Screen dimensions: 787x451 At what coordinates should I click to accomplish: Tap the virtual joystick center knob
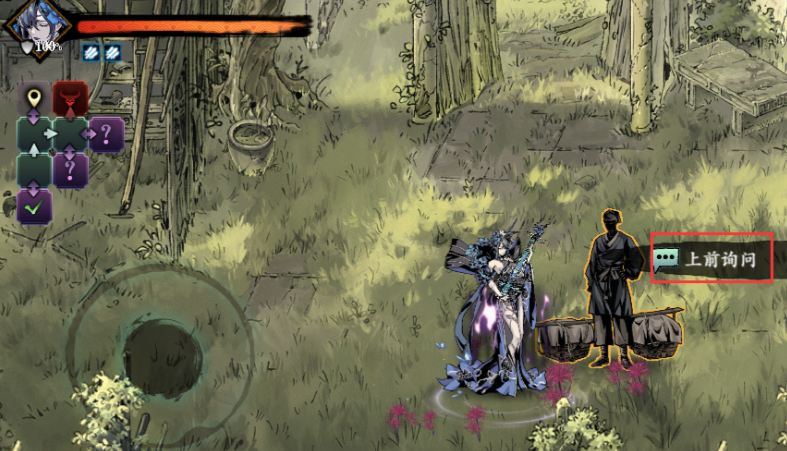(x=162, y=358)
